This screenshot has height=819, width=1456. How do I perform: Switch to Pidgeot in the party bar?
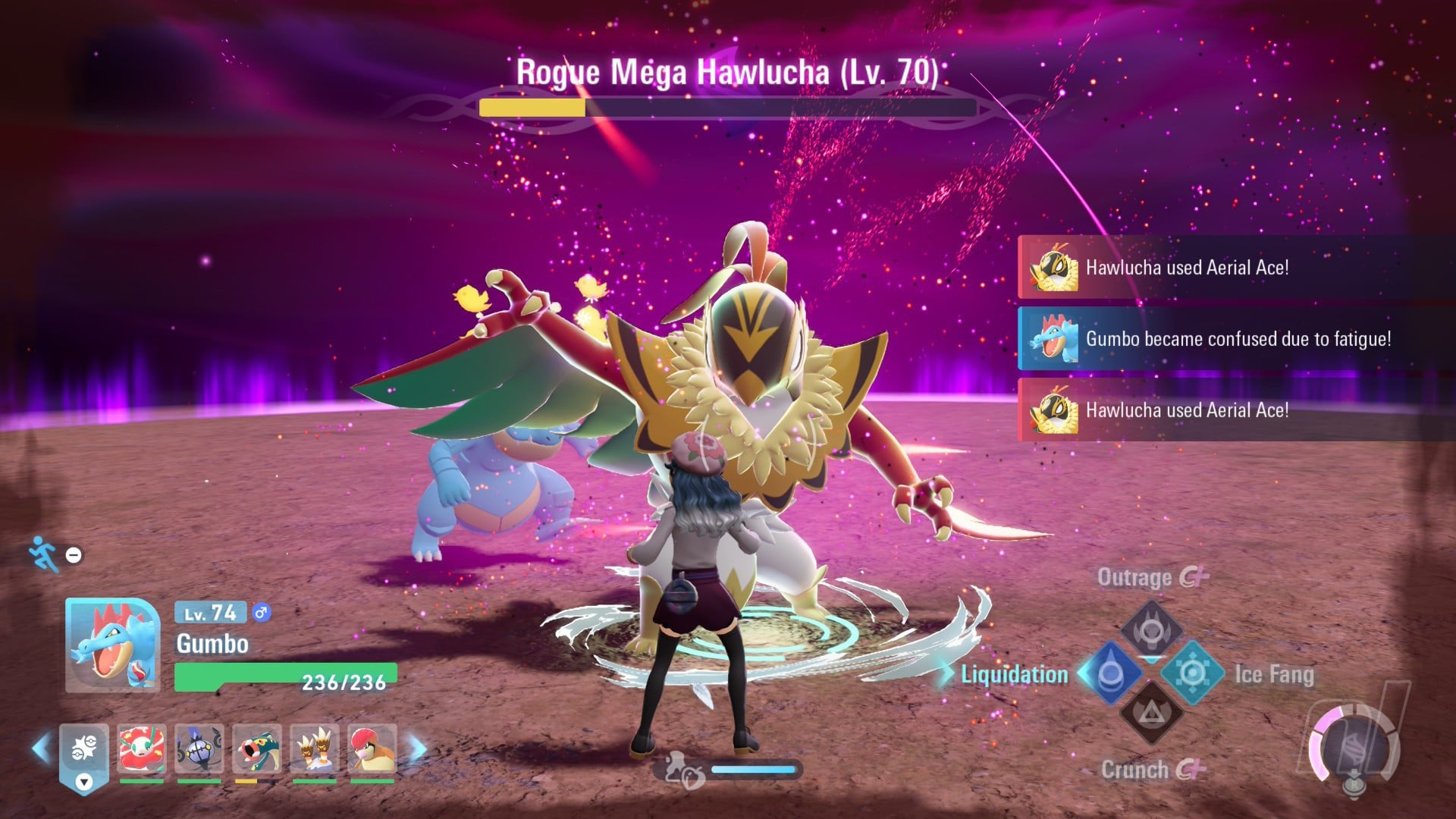tap(372, 749)
